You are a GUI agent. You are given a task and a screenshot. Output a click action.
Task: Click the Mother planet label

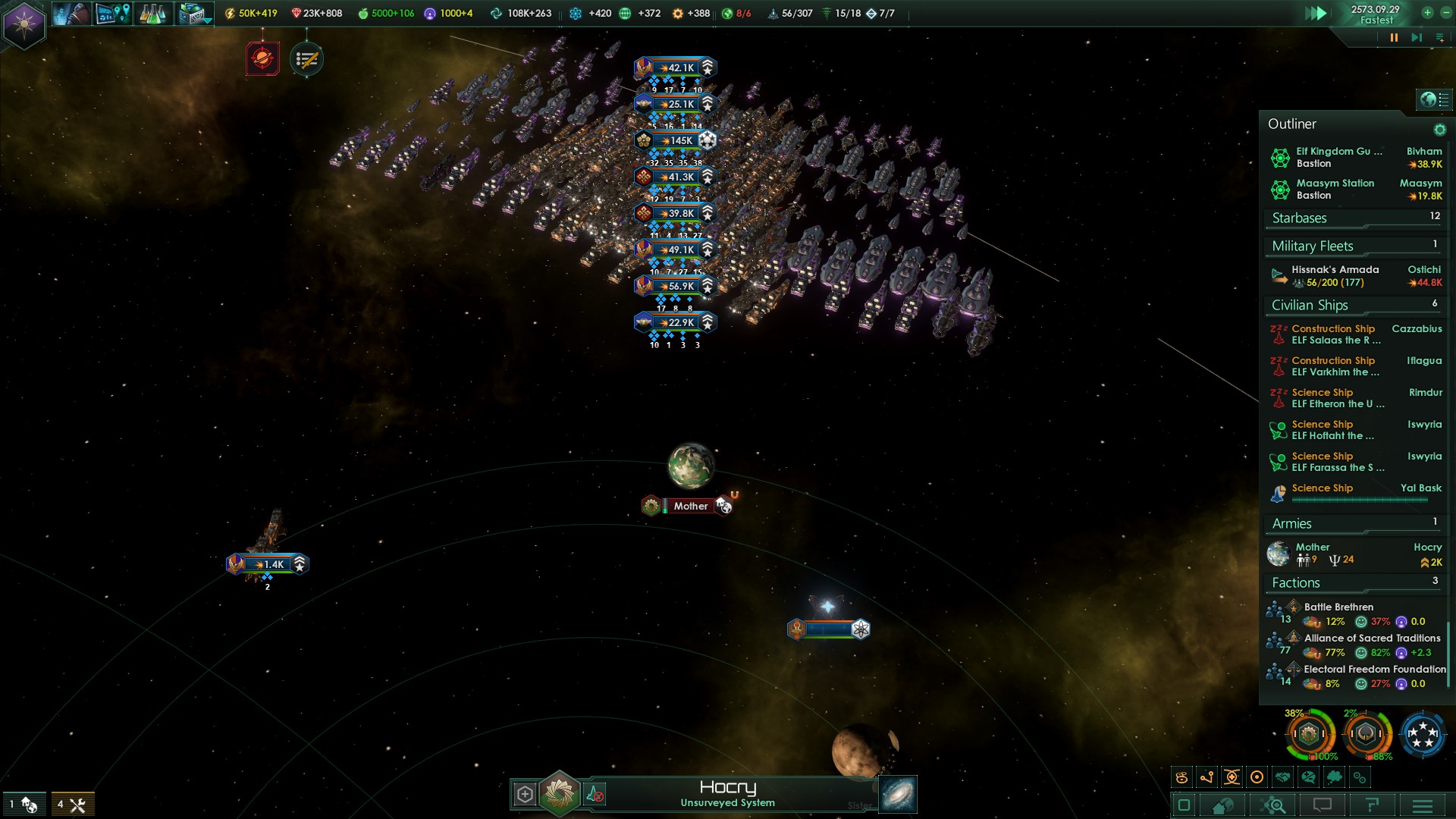tap(690, 506)
